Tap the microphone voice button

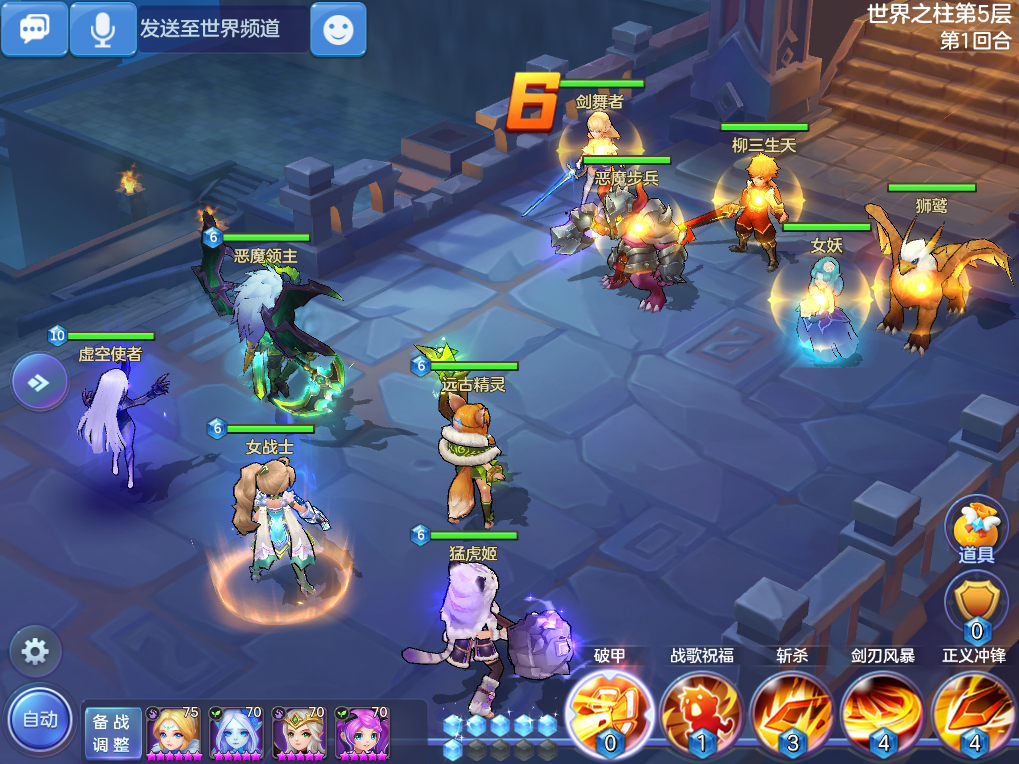pyautogui.click(x=102, y=29)
